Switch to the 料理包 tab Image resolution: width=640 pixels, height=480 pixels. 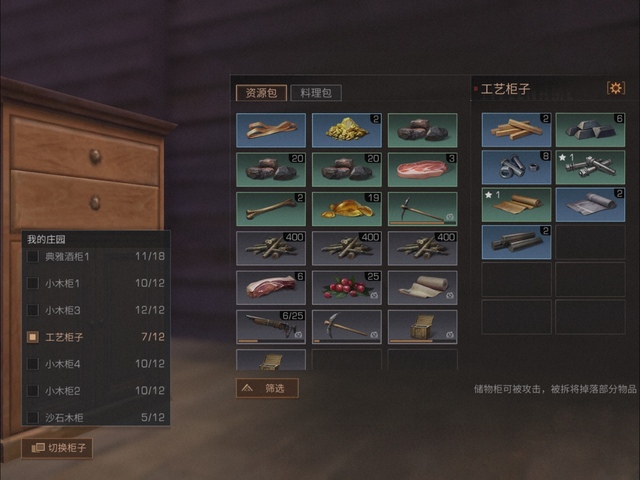pos(316,93)
